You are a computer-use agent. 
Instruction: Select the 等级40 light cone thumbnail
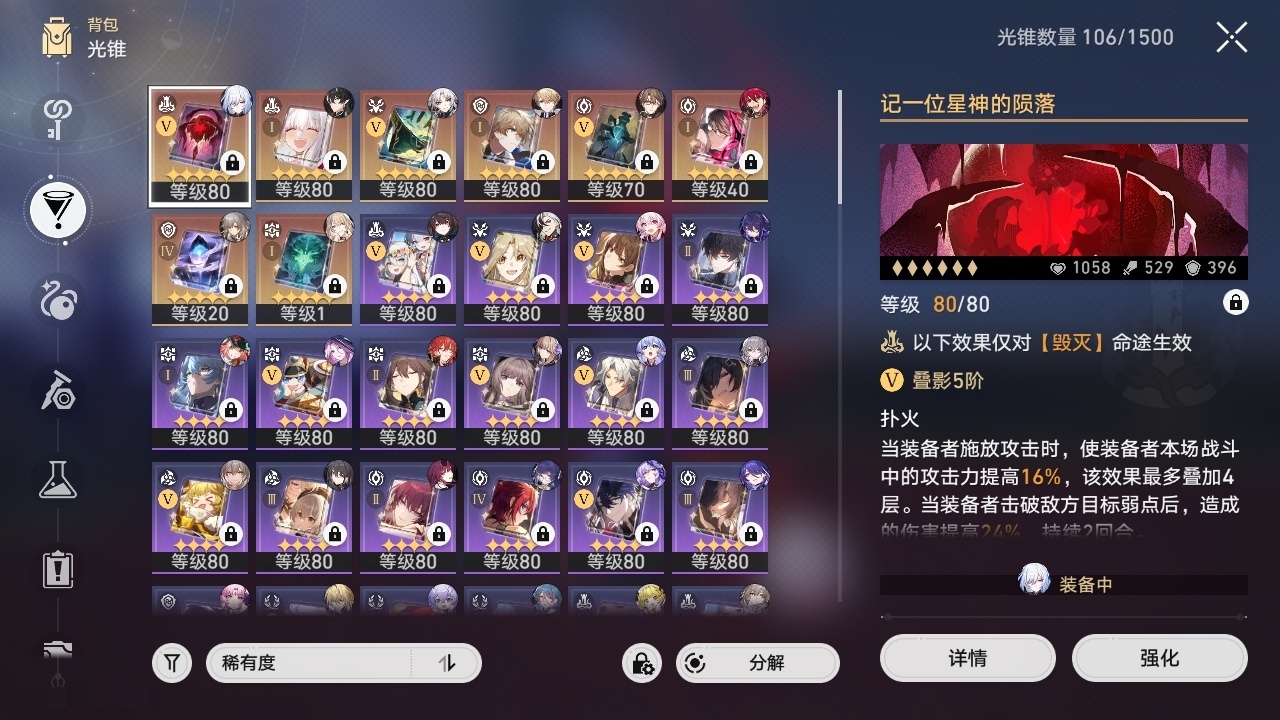[720, 145]
